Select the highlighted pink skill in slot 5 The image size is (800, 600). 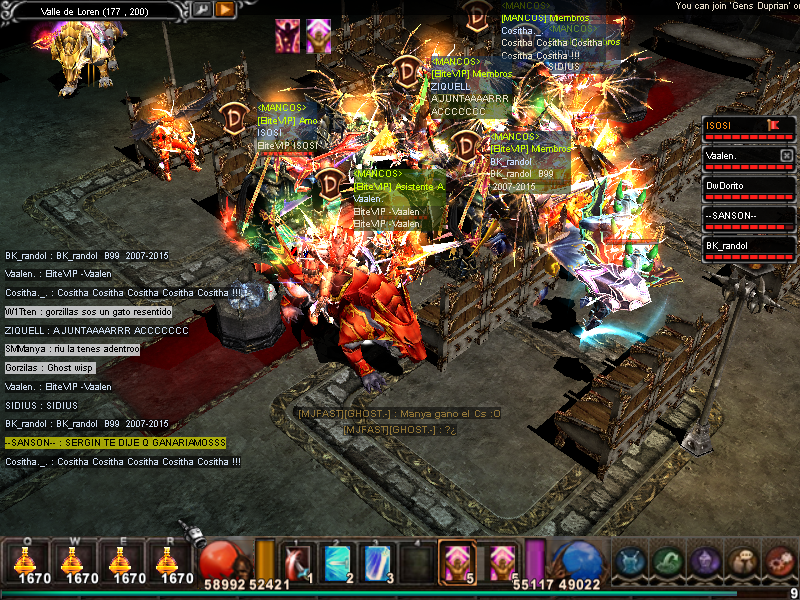458,561
